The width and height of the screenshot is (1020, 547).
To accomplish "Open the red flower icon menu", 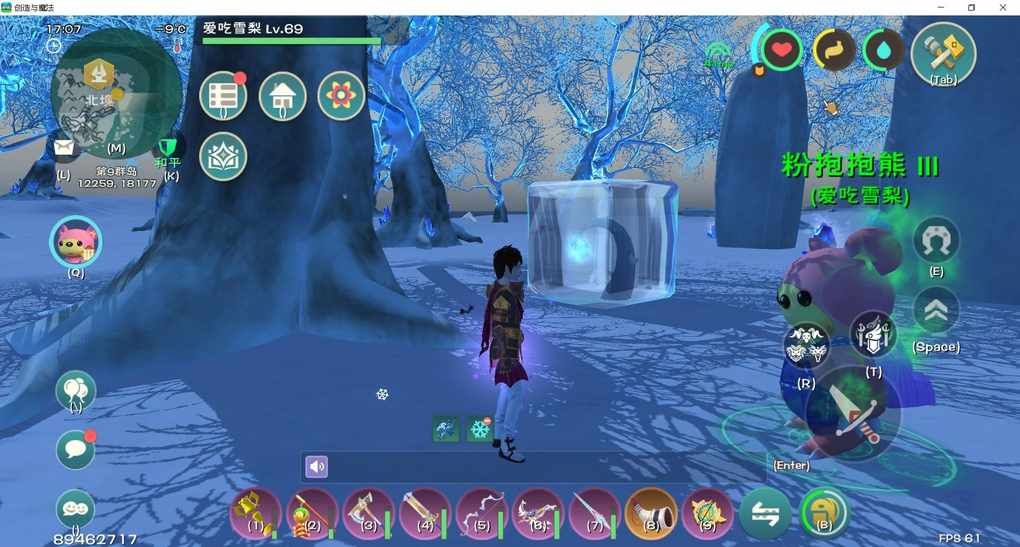I will pyautogui.click(x=341, y=96).
